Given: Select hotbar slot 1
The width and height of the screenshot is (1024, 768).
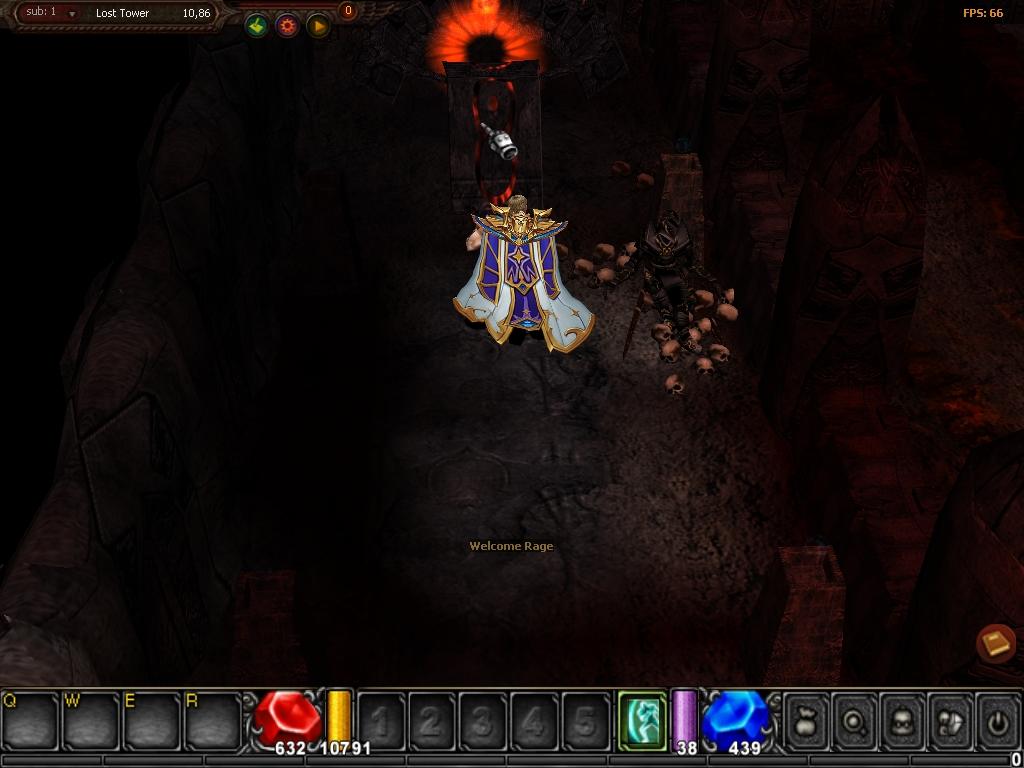Looking at the screenshot, I should tap(382, 721).
